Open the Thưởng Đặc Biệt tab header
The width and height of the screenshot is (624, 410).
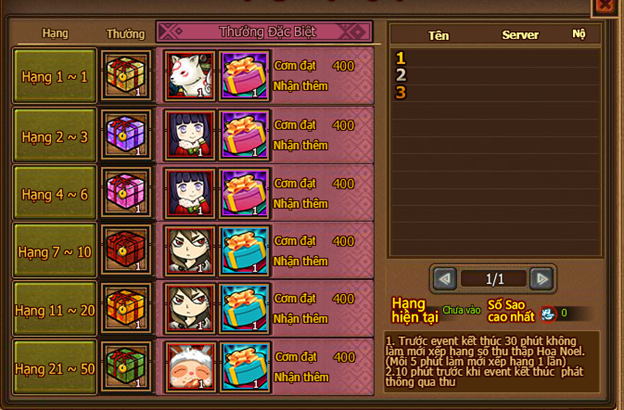tap(263, 31)
